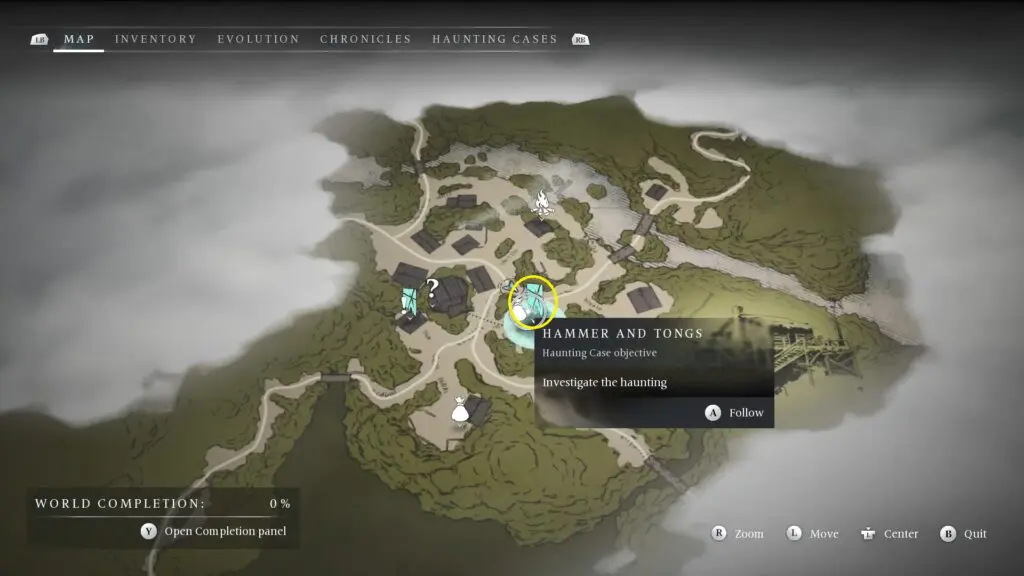The width and height of the screenshot is (1024, 576).
Task: Select the Map tab
Action: [x=79, y=39]
